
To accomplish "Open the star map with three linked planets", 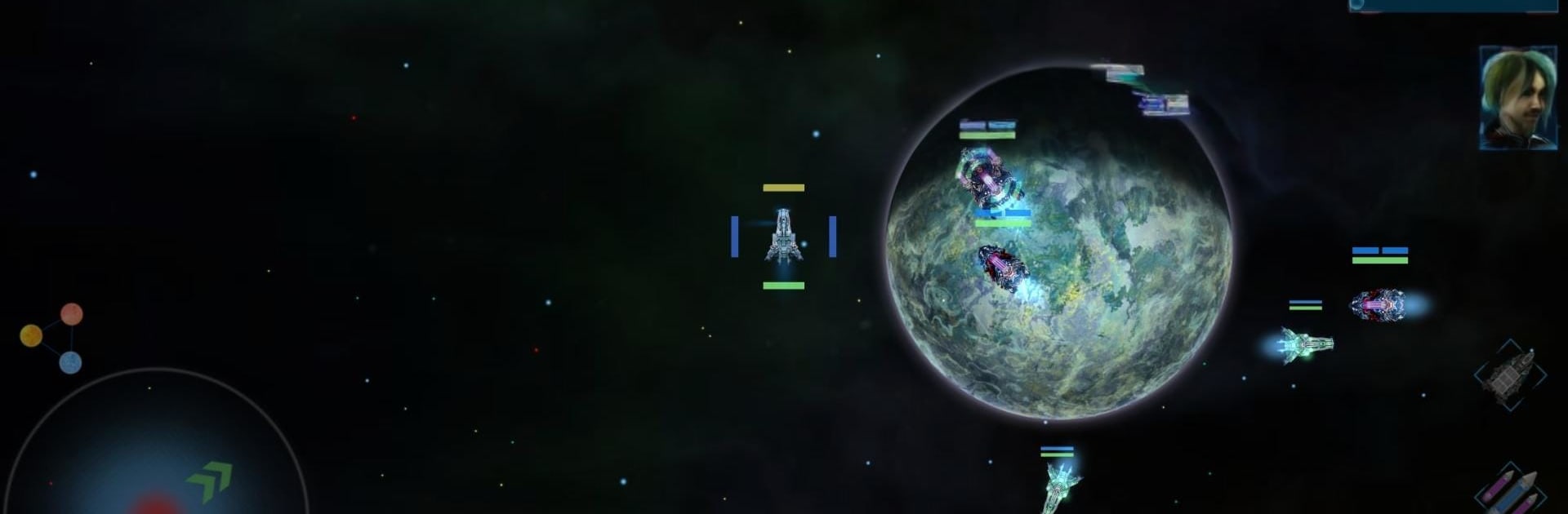I will (52, 337).
